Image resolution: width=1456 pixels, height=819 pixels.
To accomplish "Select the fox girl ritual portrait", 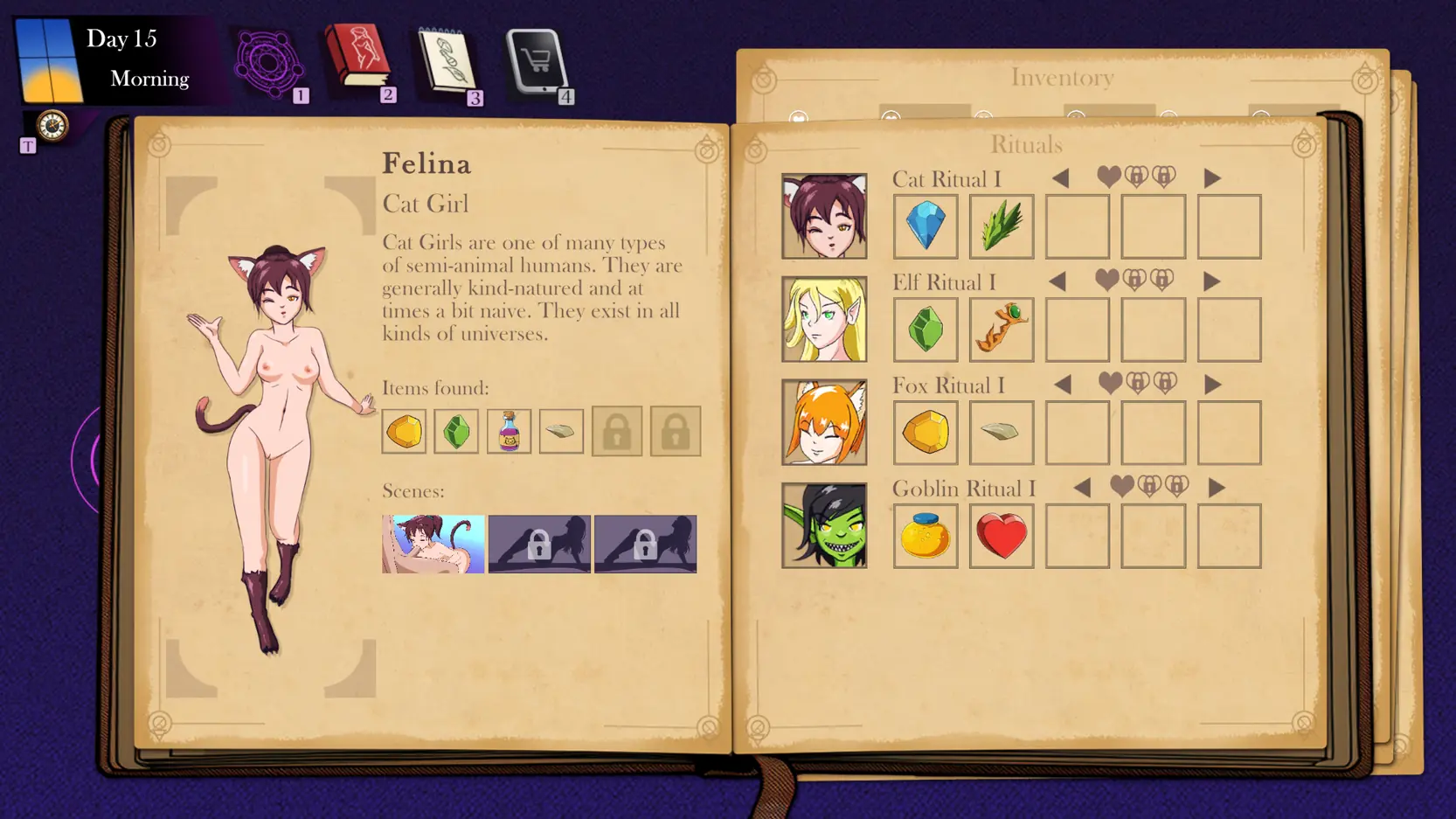I will click(x=824, y=422).
